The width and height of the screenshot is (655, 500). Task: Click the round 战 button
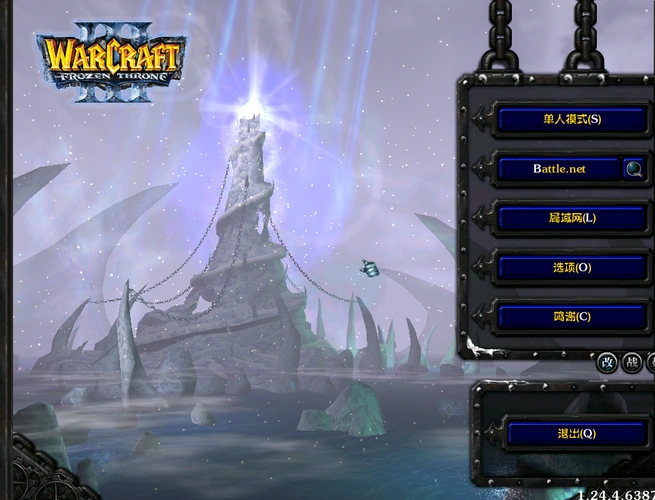(x=632, y=363)
